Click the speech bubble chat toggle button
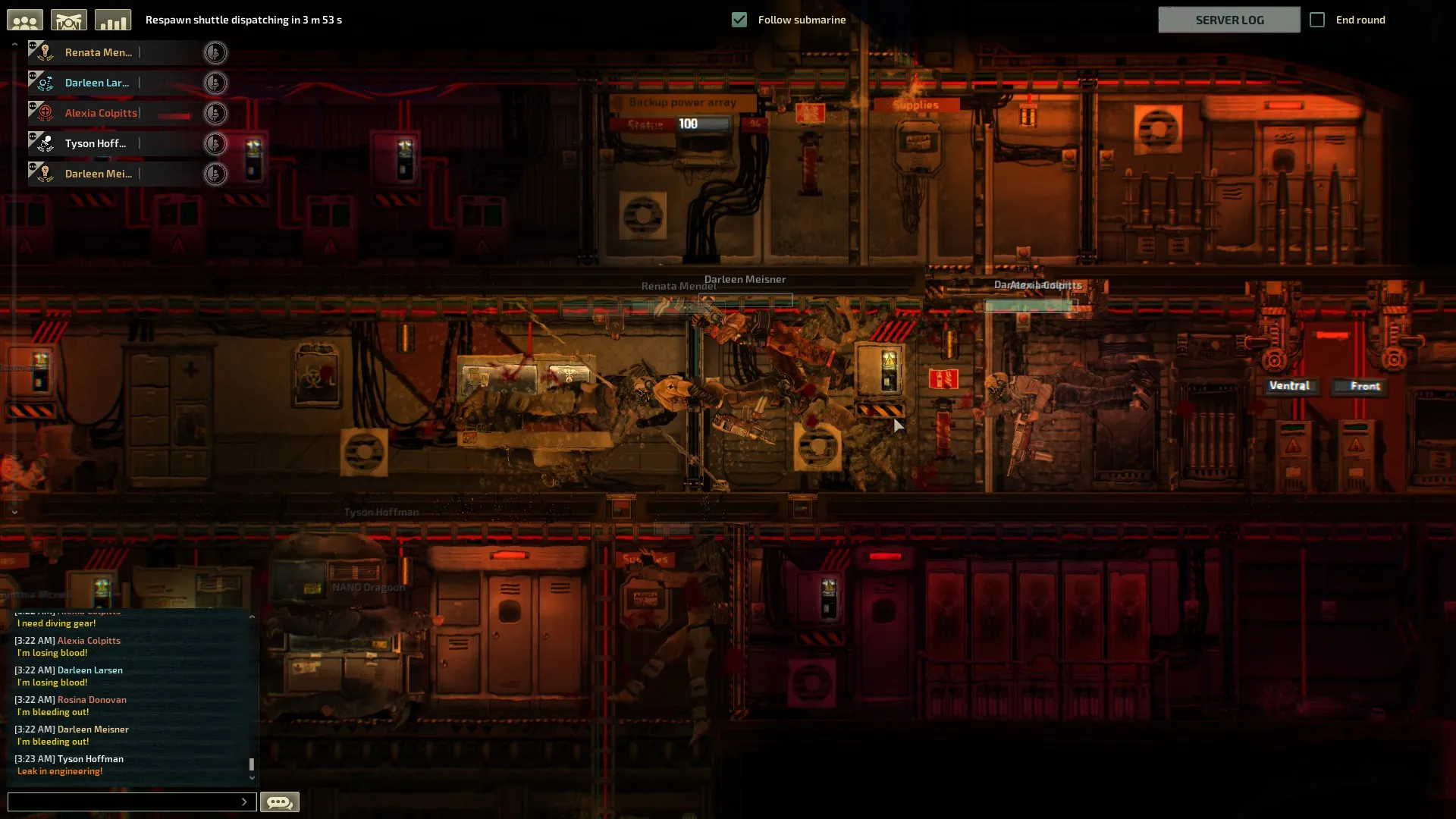The image size is (1456, 819). point(280,802)
